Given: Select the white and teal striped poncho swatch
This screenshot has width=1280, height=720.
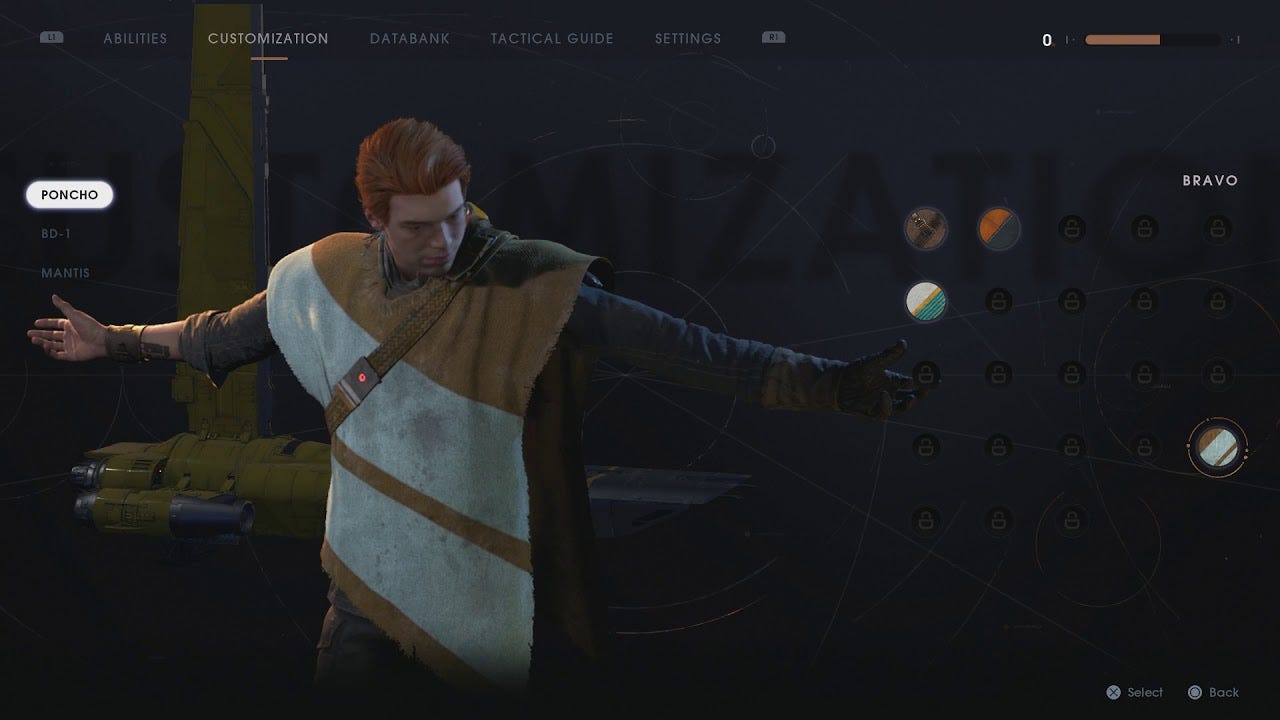Looking at the screenshot, I should tap(926, 300).
